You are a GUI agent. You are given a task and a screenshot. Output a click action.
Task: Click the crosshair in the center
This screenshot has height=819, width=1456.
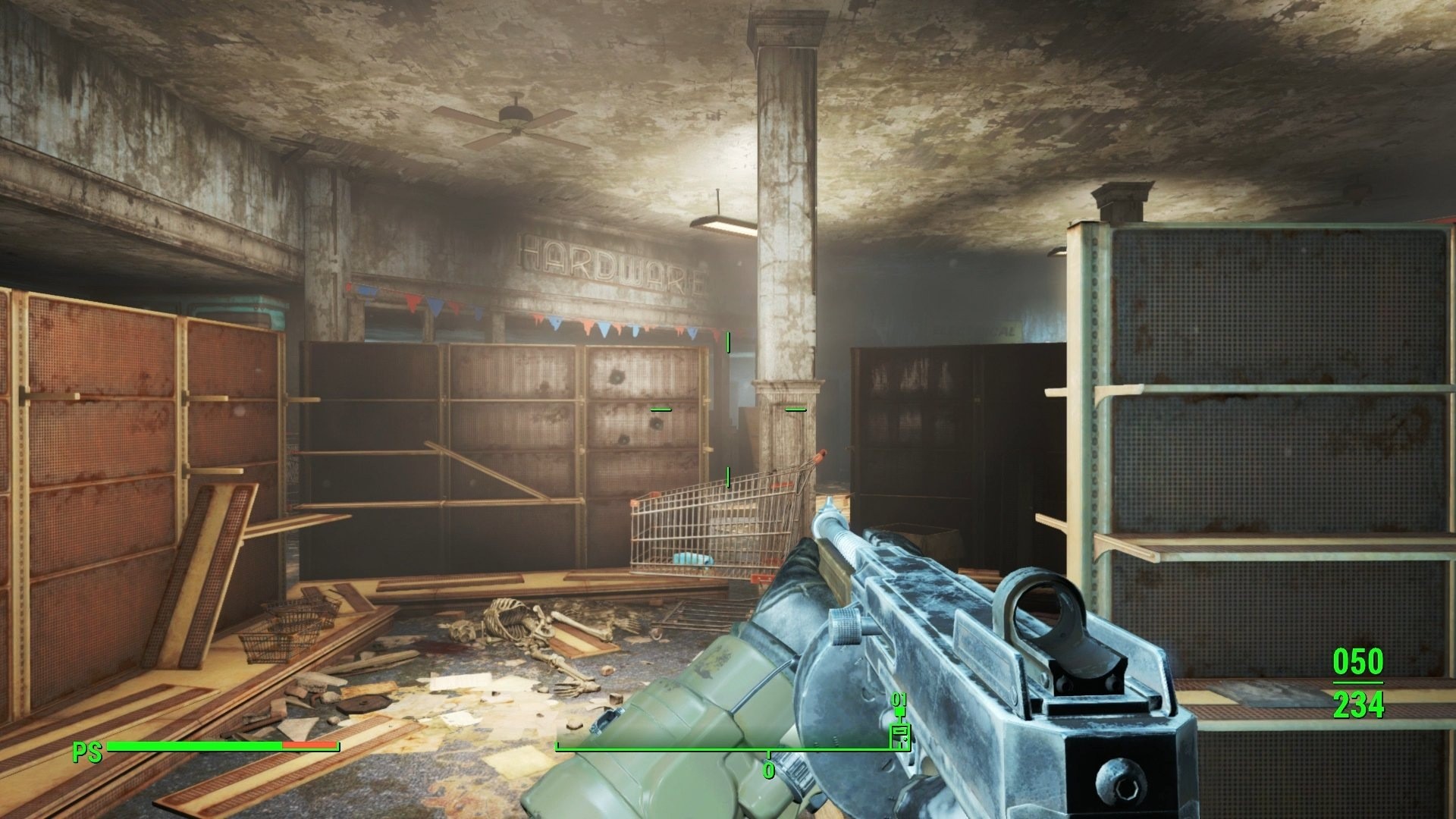click(726, 409)
